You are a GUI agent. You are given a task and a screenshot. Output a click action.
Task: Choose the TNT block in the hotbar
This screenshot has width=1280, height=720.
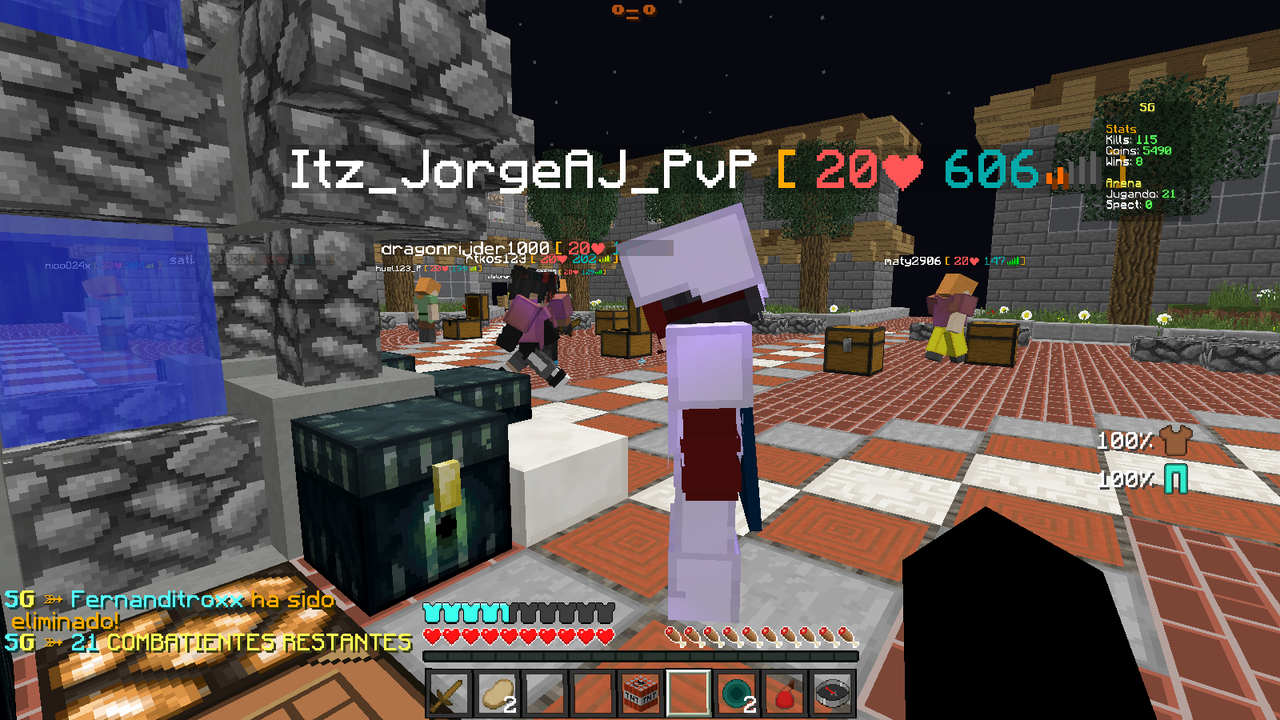[640, 693]
